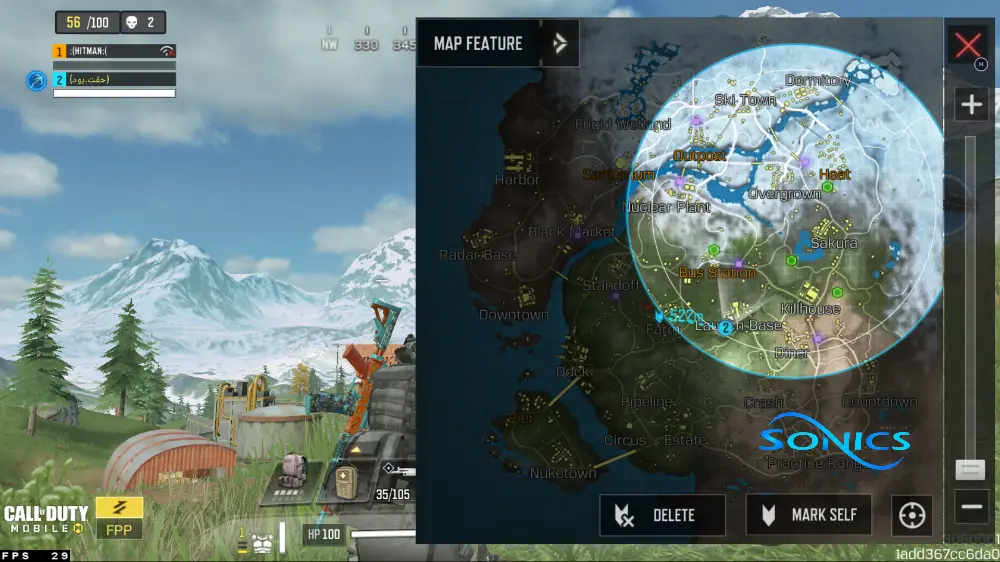Close the map with the red X

click(x=967, y=45)
